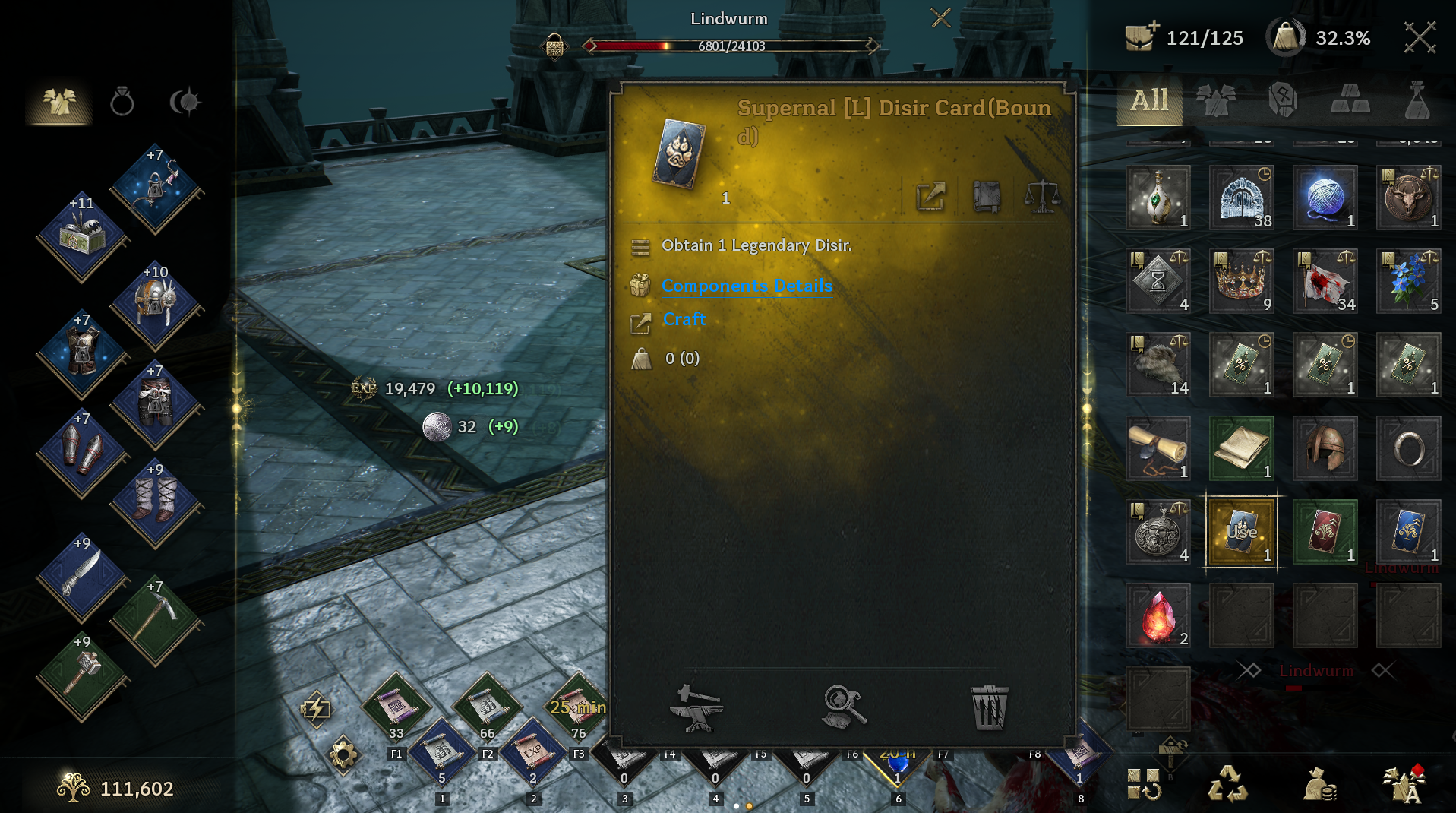Open the Craft link in the item panel

click(684, 319)
